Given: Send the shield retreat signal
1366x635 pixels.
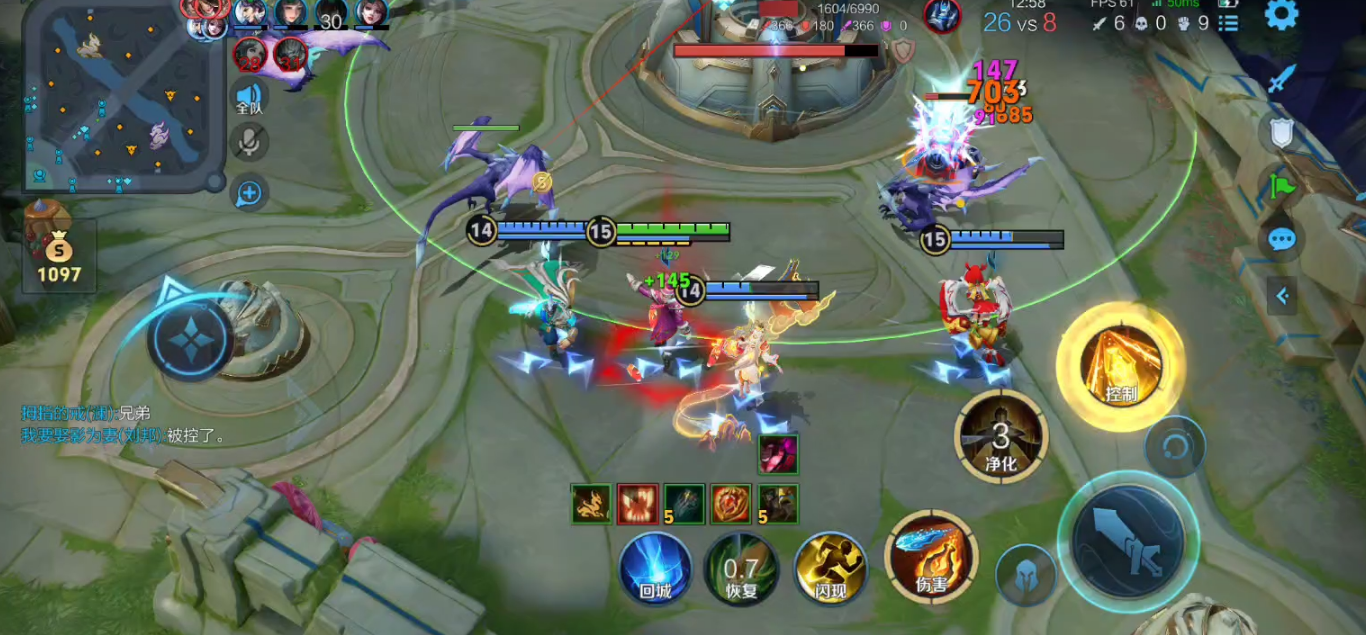Looking at the screenshot, I should coord(1282,132).
